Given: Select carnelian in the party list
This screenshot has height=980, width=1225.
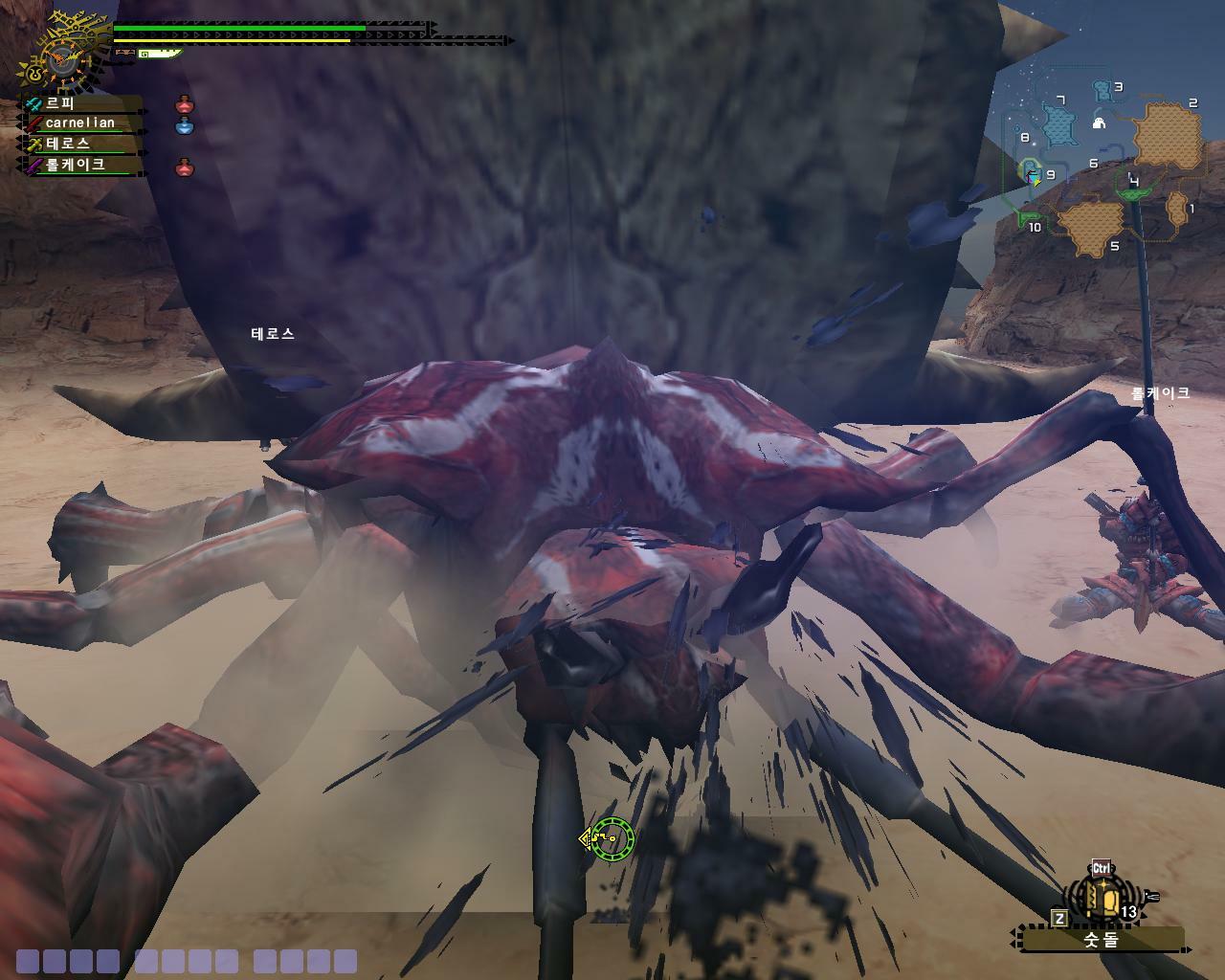Looking at the screenshot, I should pyautogui.click(x=80, y=123).
